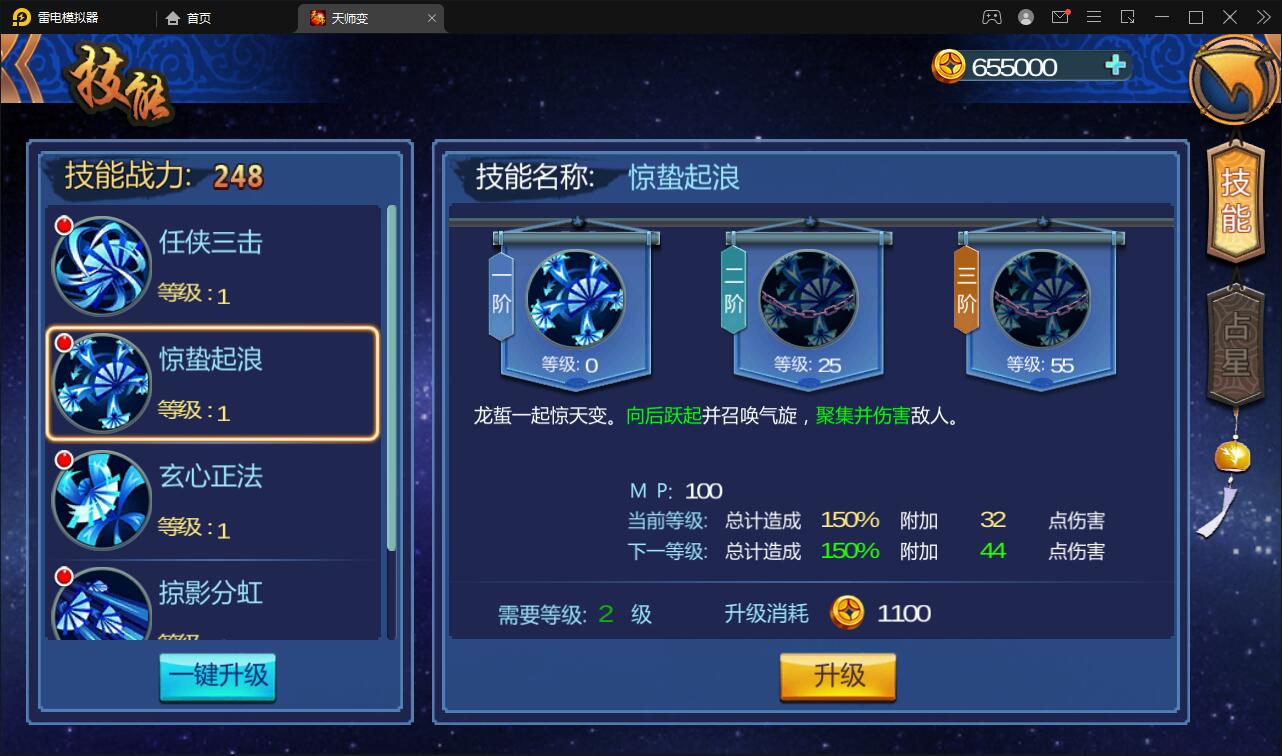Expand the chevron overflow menu top right
1282x756 pixels.
coord(1262,17)
